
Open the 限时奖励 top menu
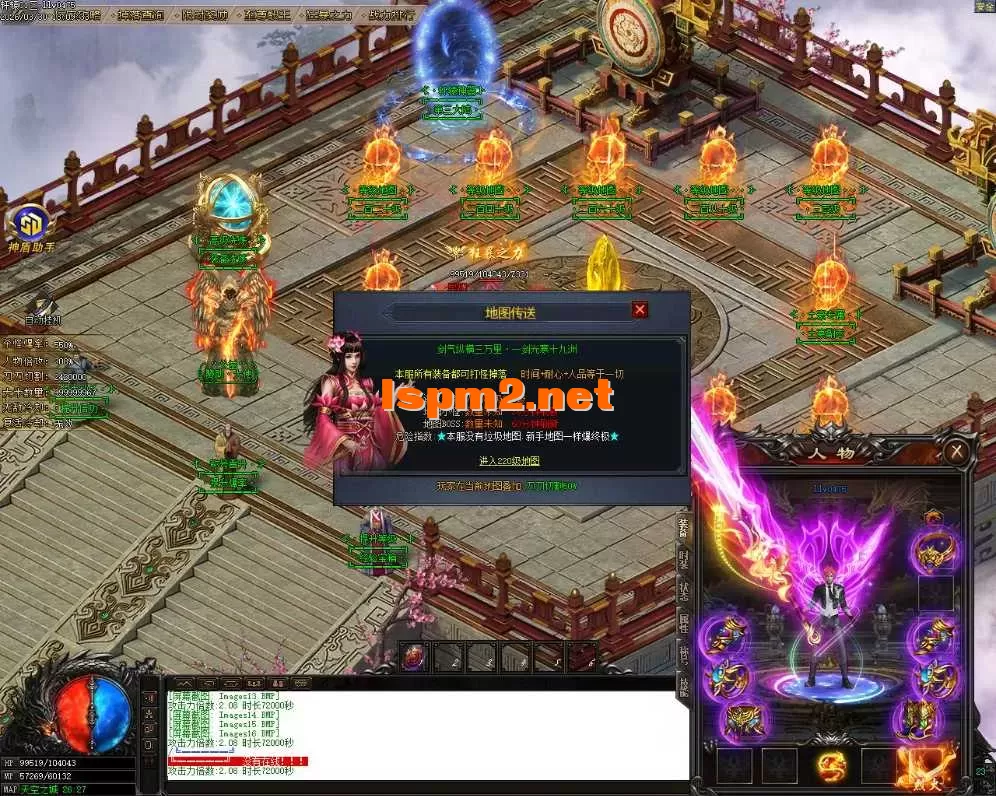(206, 15)
